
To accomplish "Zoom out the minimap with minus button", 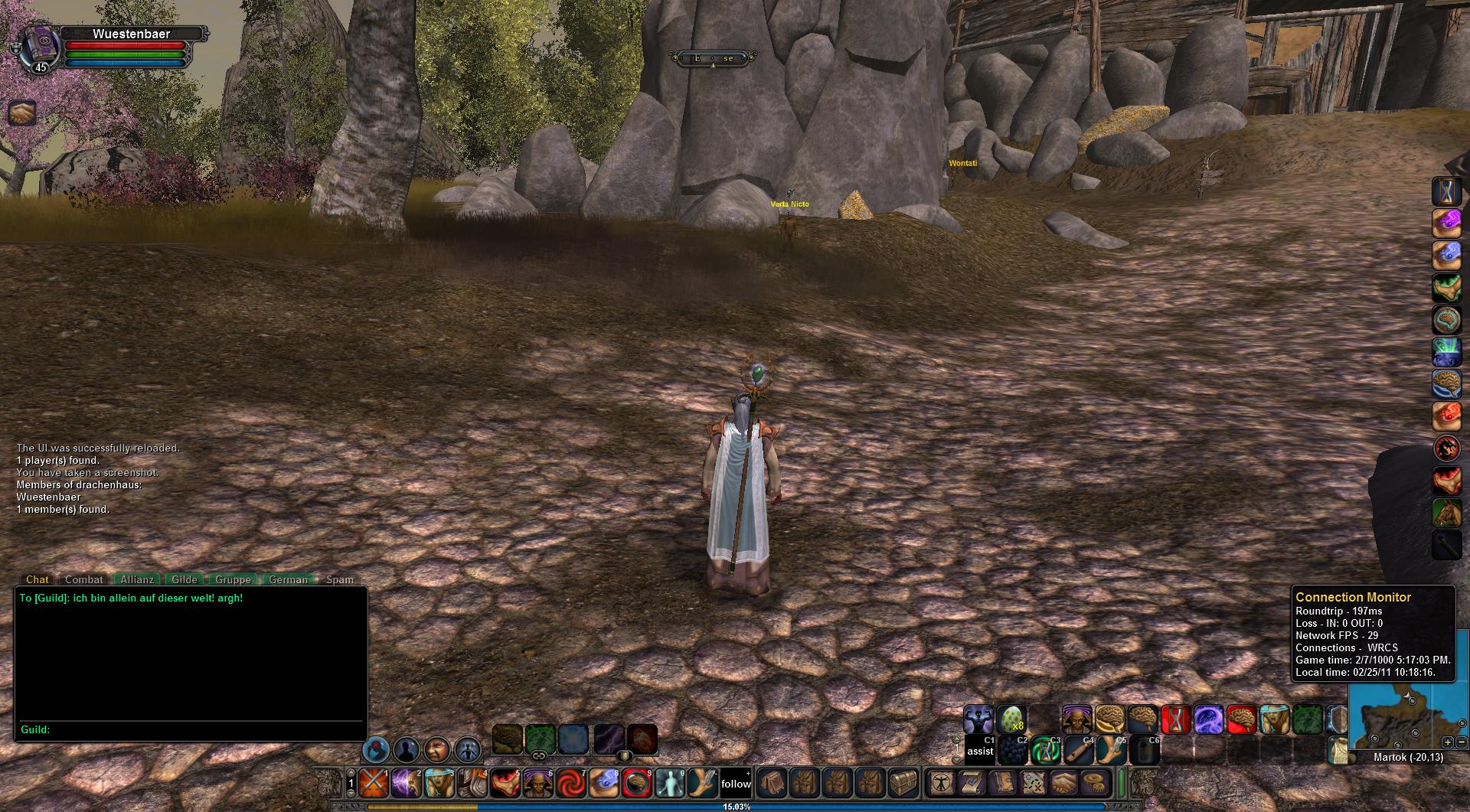I will tap(1461, 742).
